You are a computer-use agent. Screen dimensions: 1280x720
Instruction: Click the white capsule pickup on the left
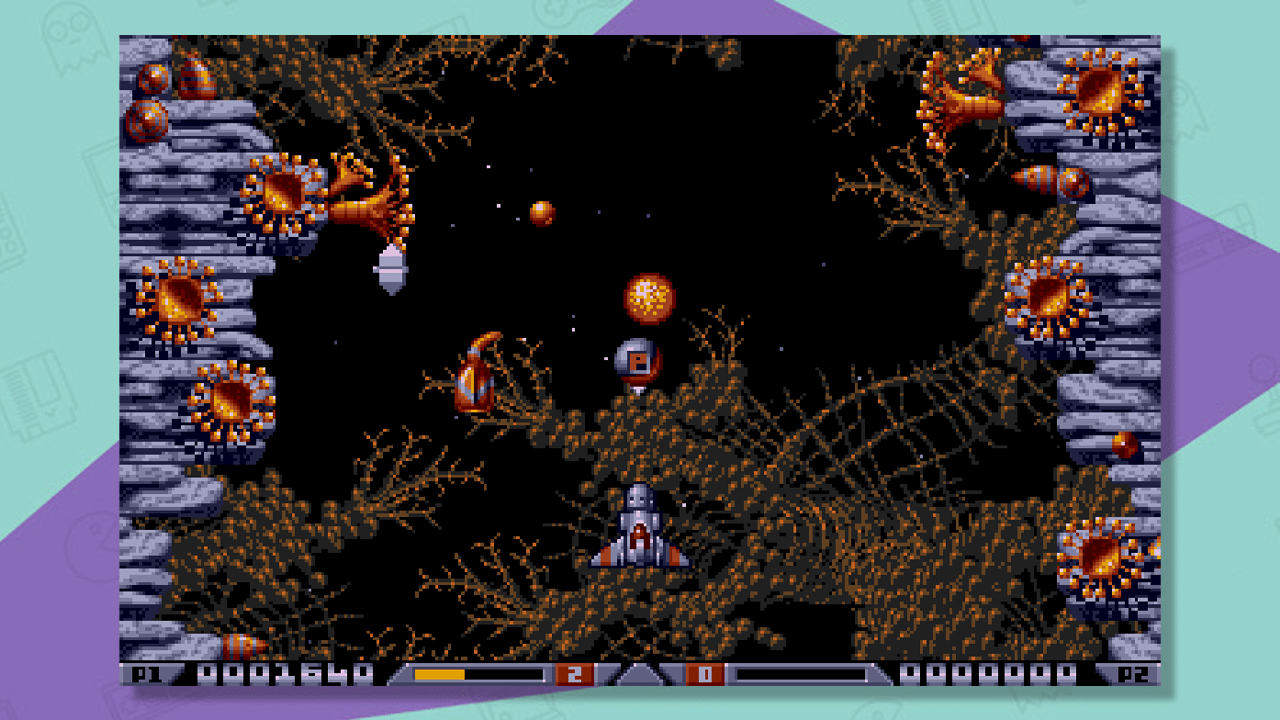click(x=389, y=268)
